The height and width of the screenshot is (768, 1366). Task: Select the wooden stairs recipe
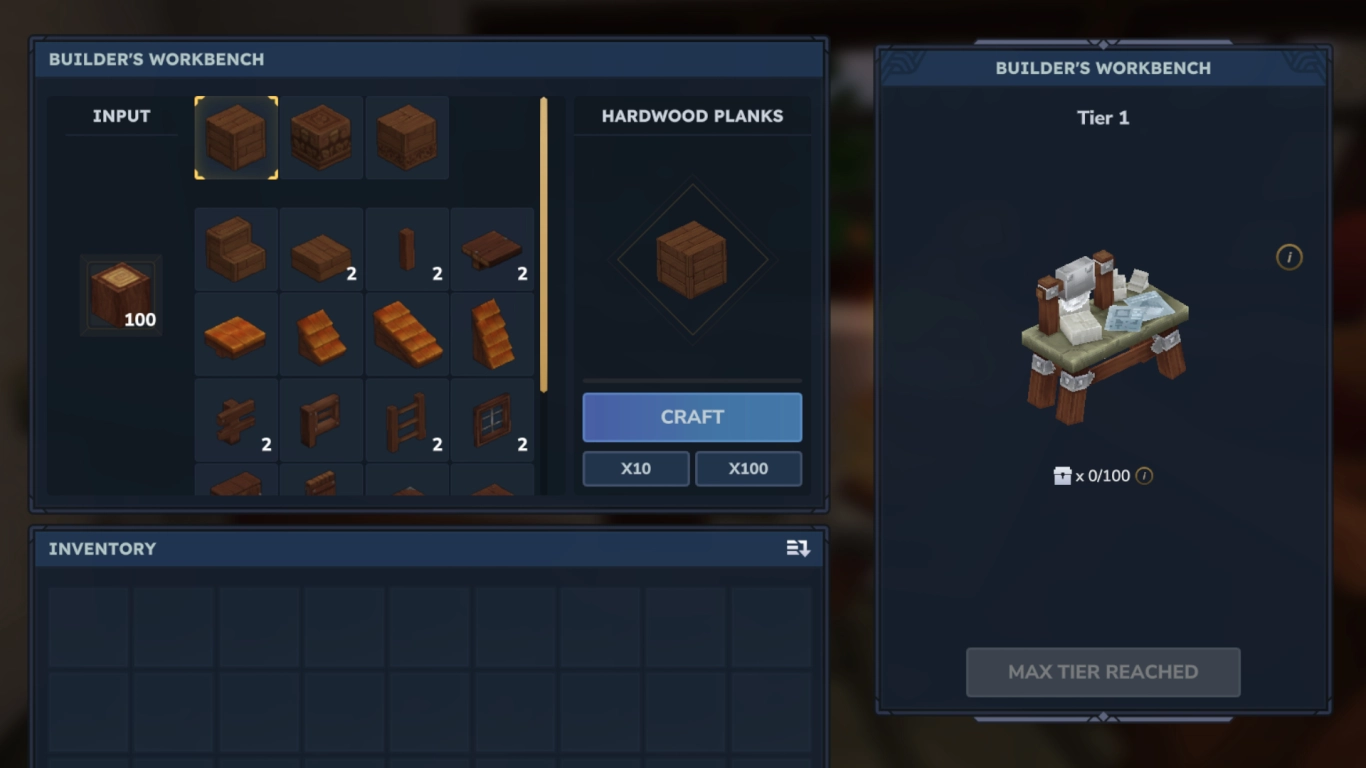tap(235, 249)
